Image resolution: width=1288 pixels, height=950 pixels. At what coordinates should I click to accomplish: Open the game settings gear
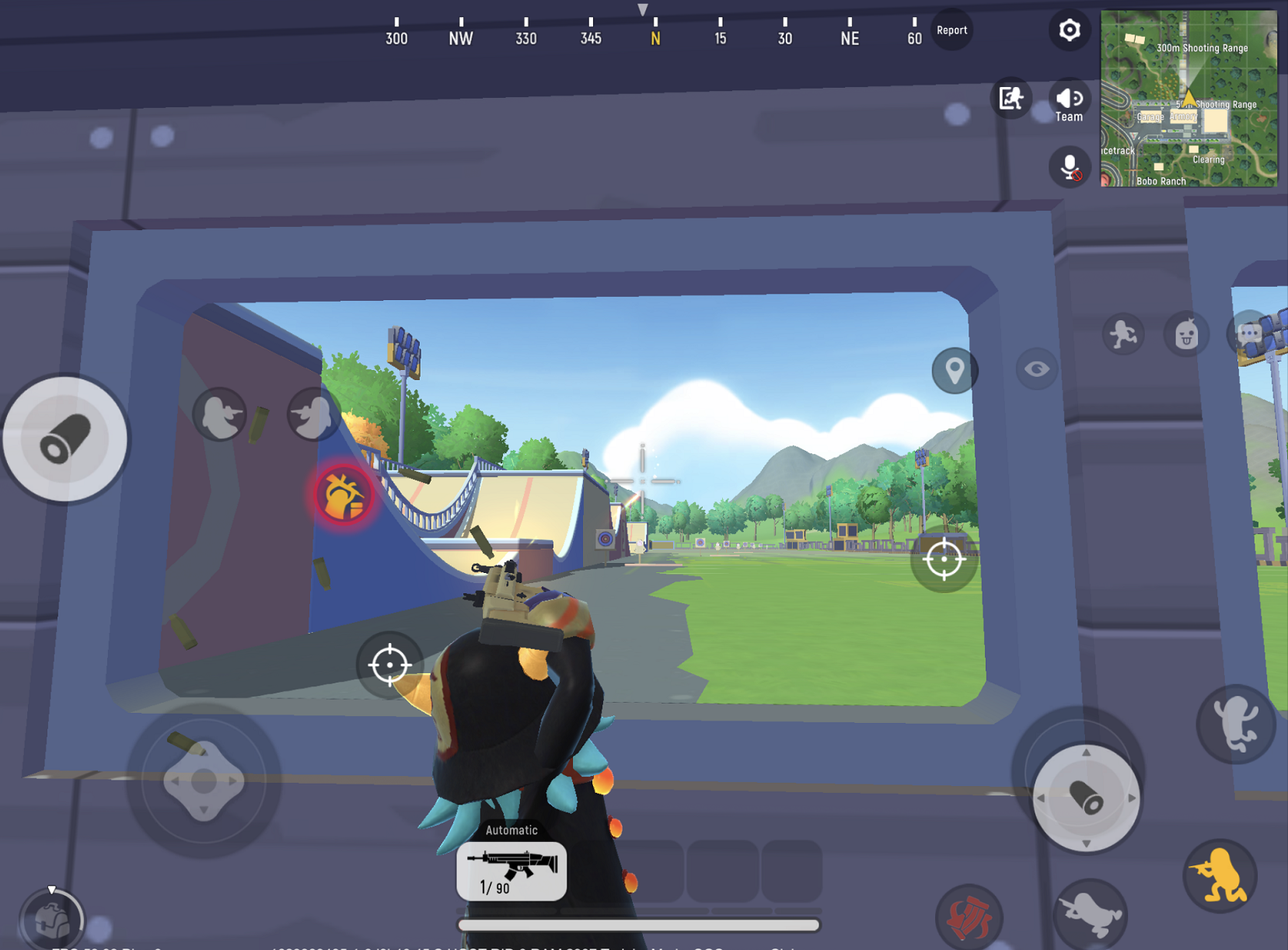(1069, 30)
